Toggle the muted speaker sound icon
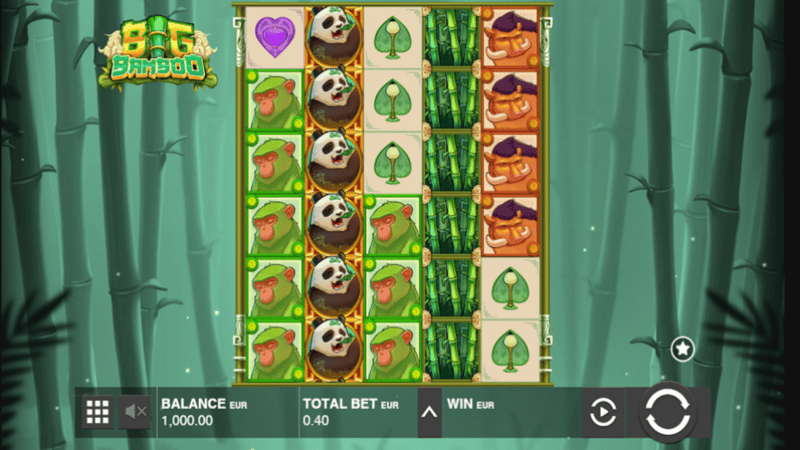The image size is (800, 450). (x=135, y=411)
